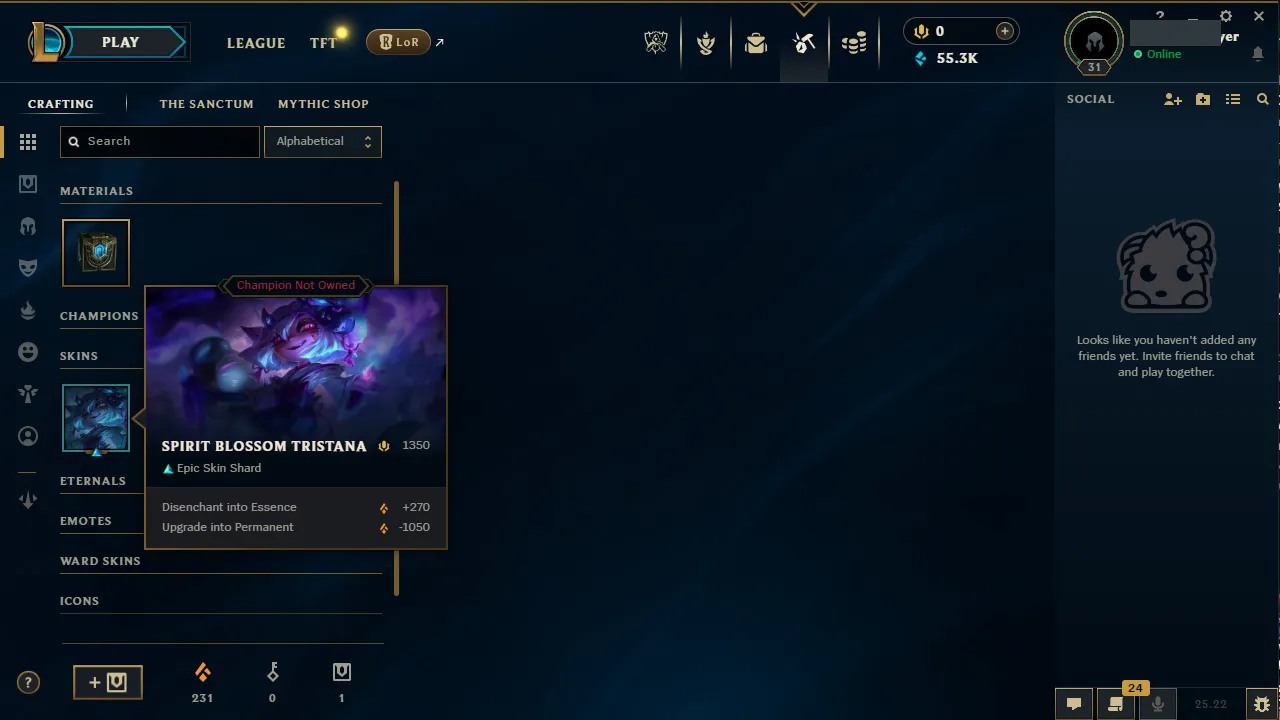Open the Store coins icon
This screenshot has height=720, width=1280.
pos(854,42)
